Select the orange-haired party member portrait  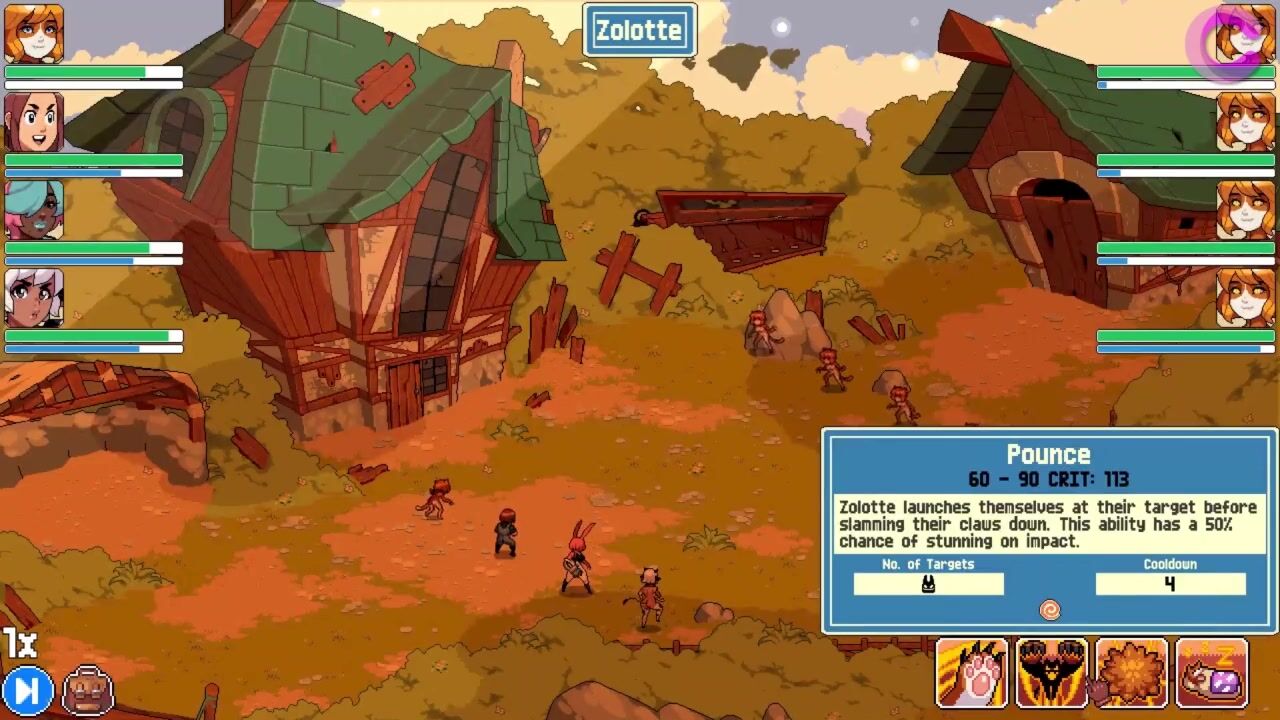click(x=34, y=34)
